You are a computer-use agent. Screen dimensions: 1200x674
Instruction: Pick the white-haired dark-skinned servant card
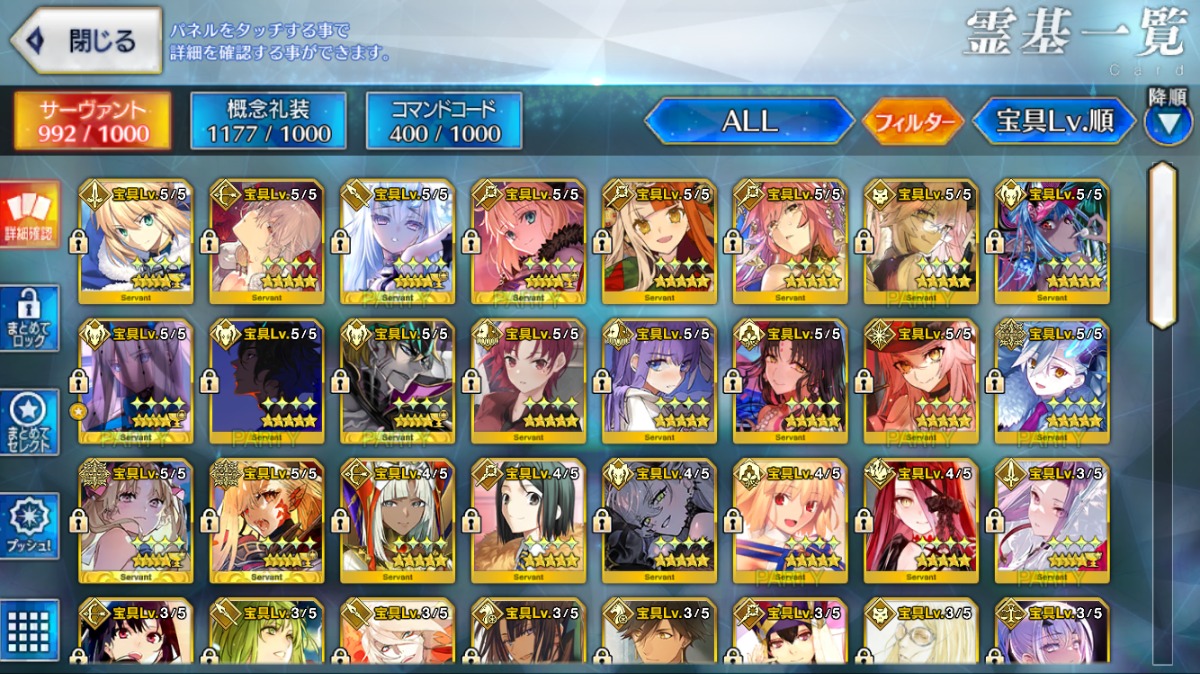397,520
